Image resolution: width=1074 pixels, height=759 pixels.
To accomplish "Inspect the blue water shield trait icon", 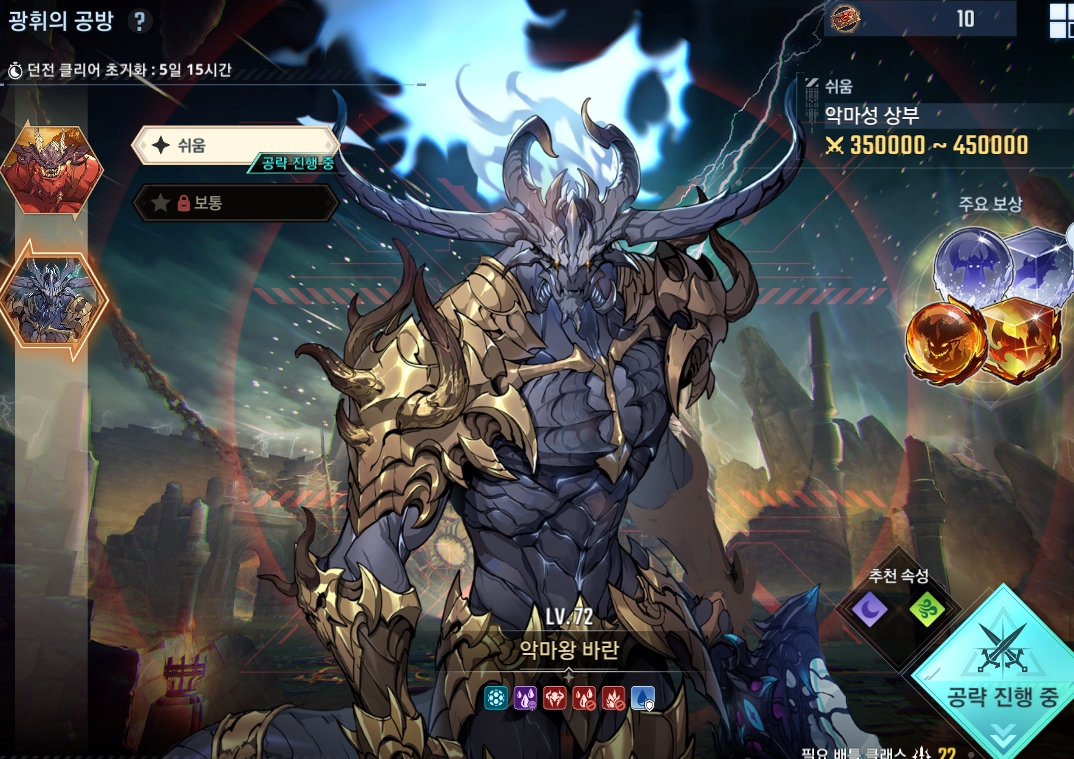I will pos(643,698).
